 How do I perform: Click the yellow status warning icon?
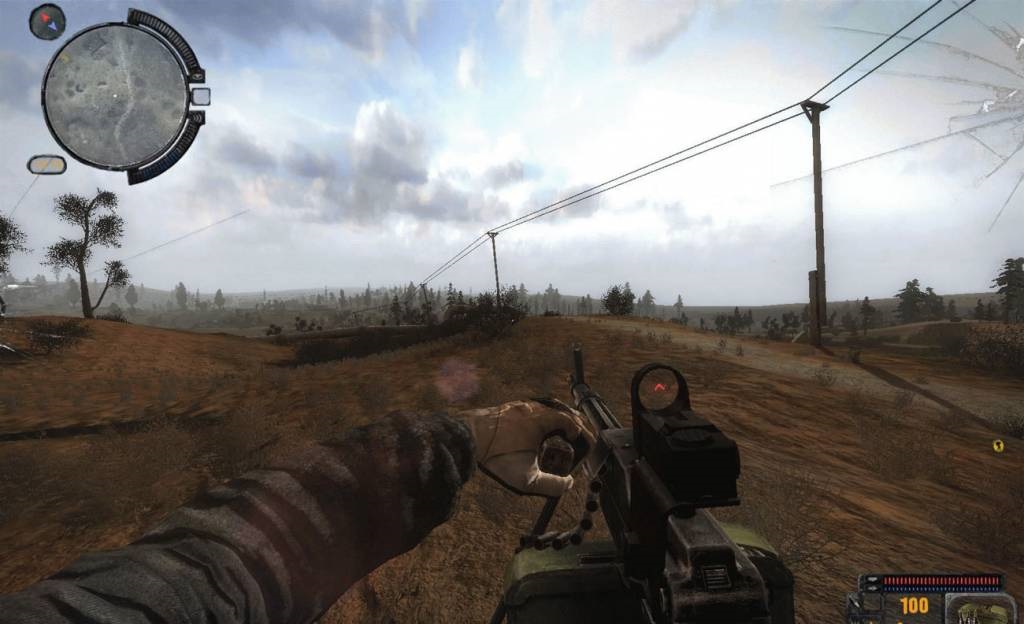click(x=997, y=446)
